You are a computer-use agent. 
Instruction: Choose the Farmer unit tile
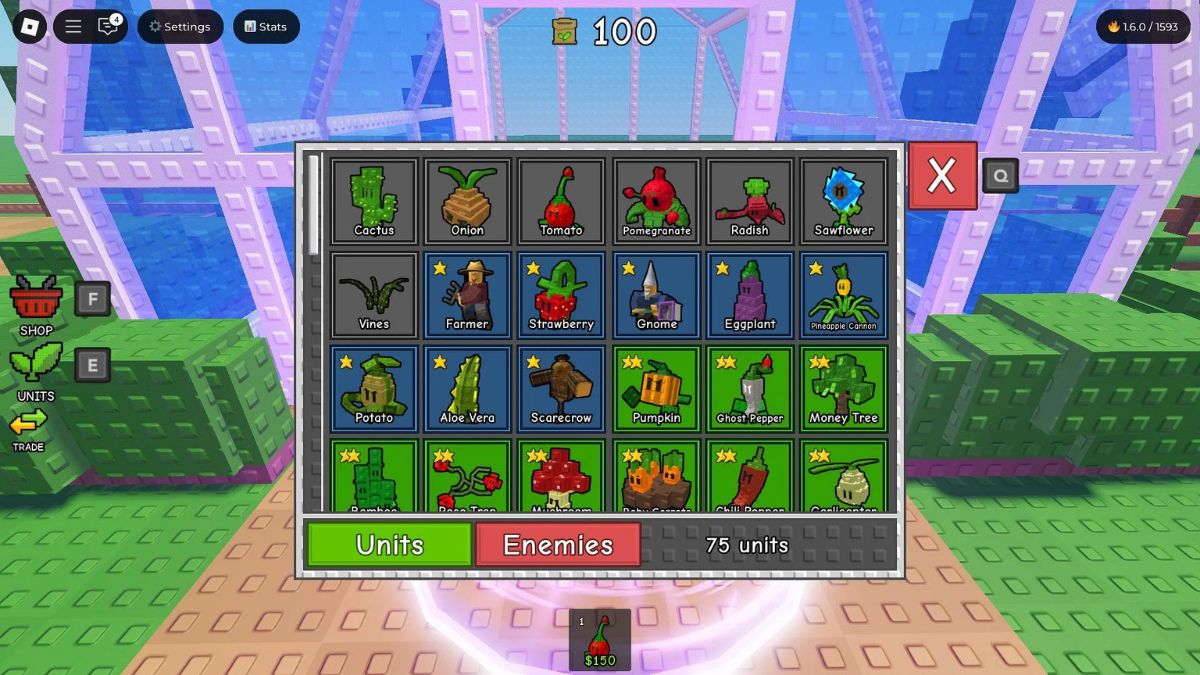467,296
